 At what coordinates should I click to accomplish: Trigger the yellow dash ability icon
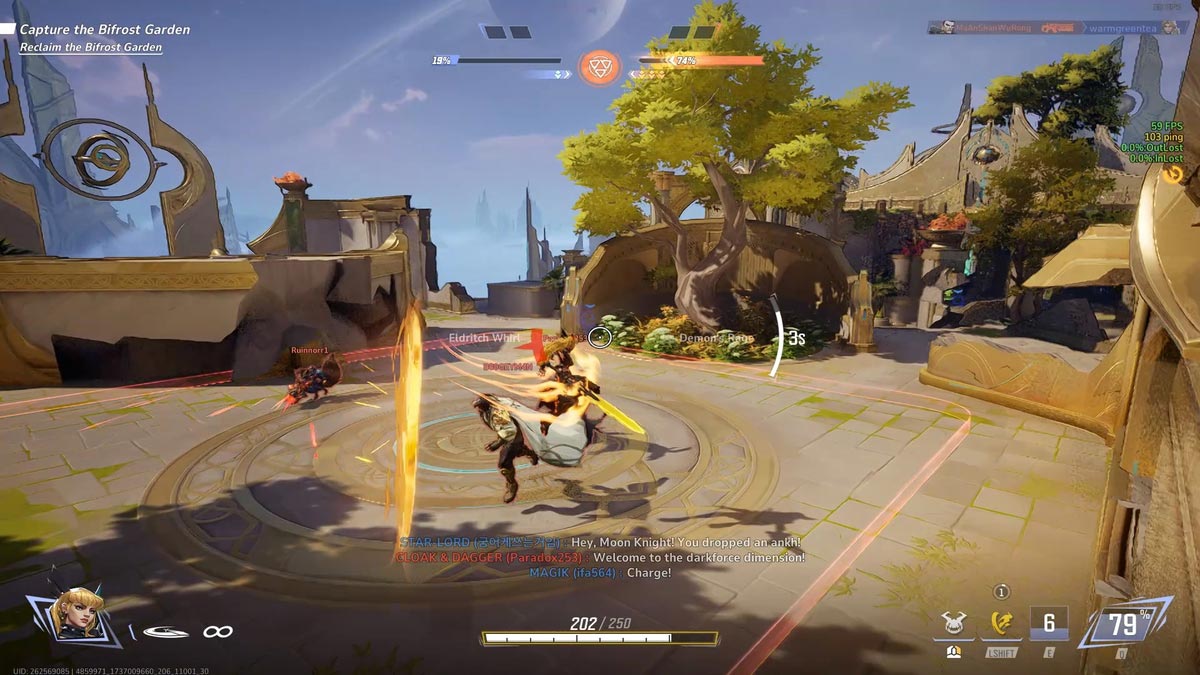tap(1001, 626)
